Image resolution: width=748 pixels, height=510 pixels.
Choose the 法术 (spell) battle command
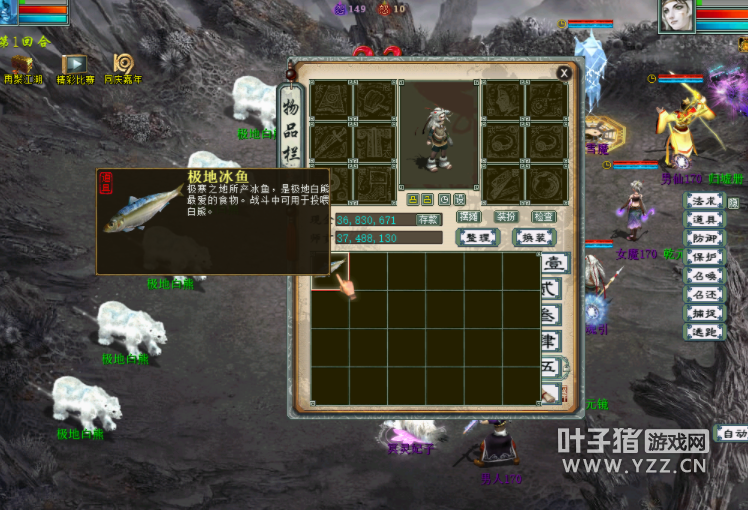coord(703,202)
